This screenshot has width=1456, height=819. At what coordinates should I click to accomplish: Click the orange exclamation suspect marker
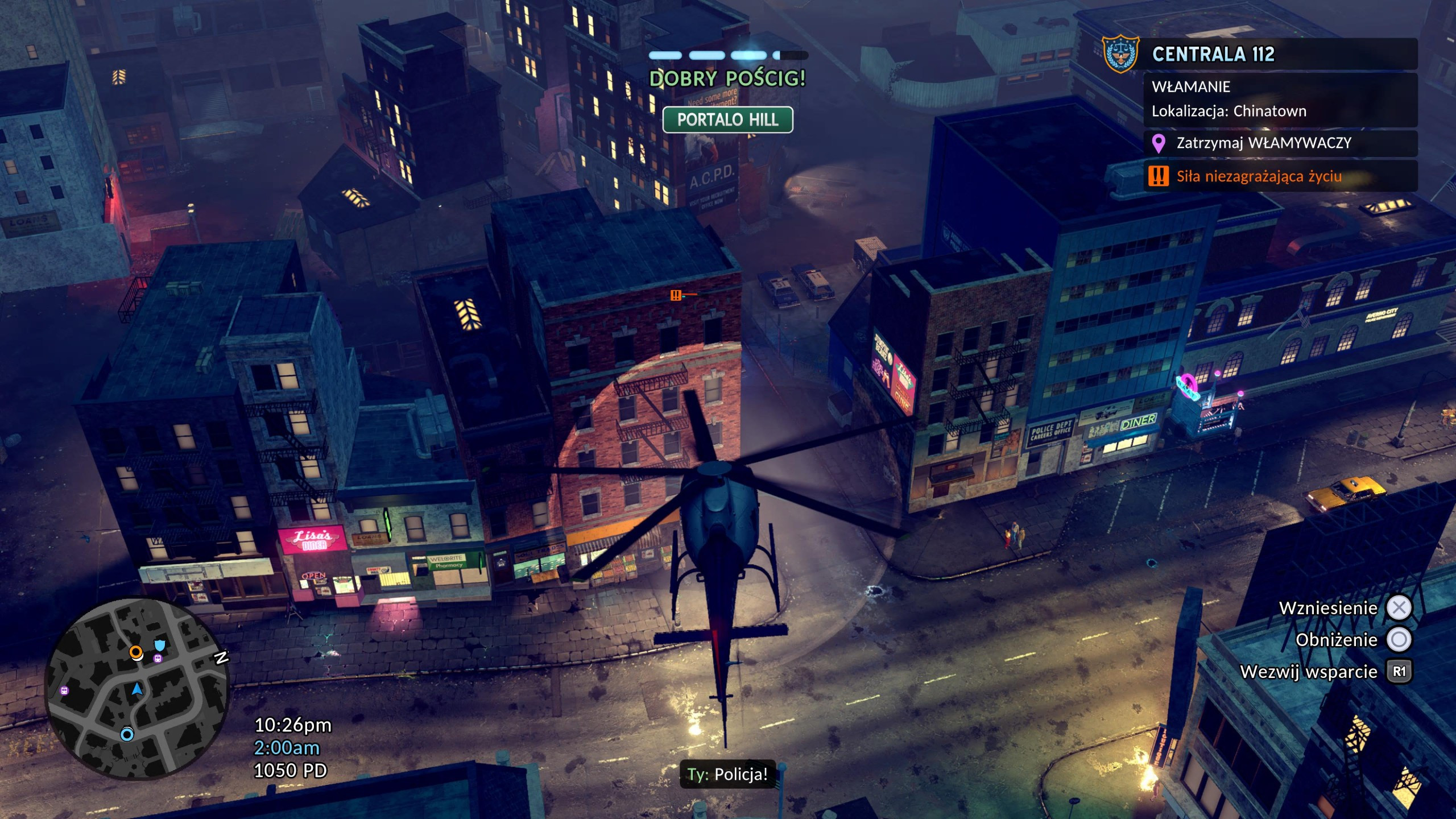(x=676, y=295)
